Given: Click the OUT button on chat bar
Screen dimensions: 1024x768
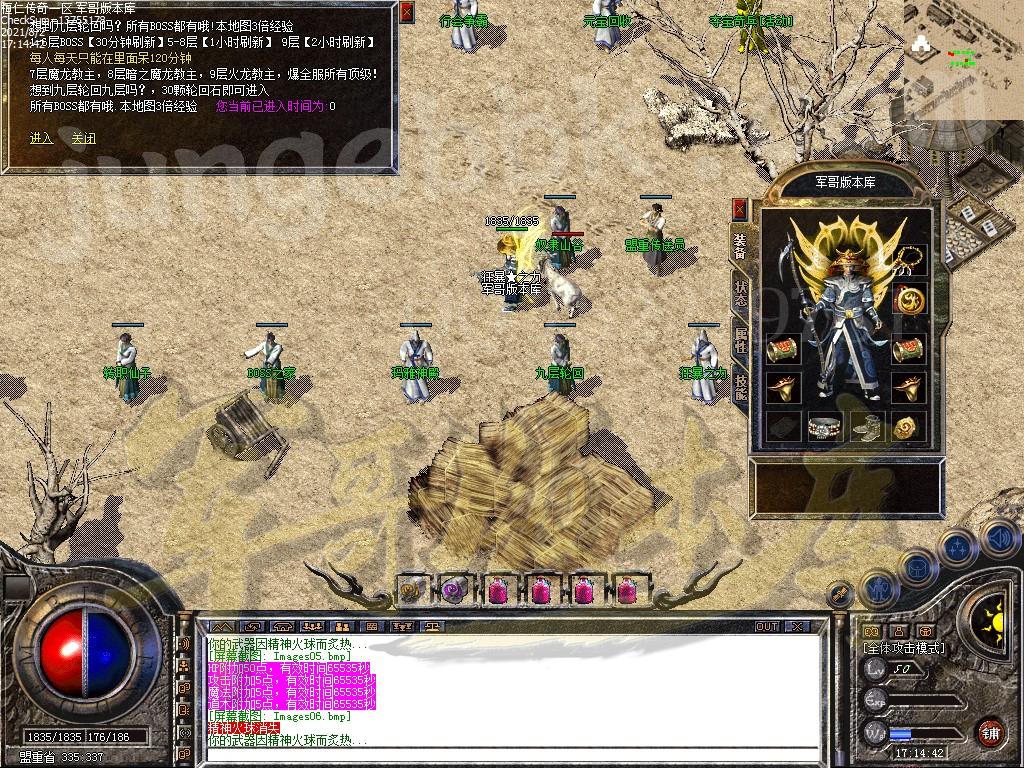Looking at the screenshot, I should [766, 627].
